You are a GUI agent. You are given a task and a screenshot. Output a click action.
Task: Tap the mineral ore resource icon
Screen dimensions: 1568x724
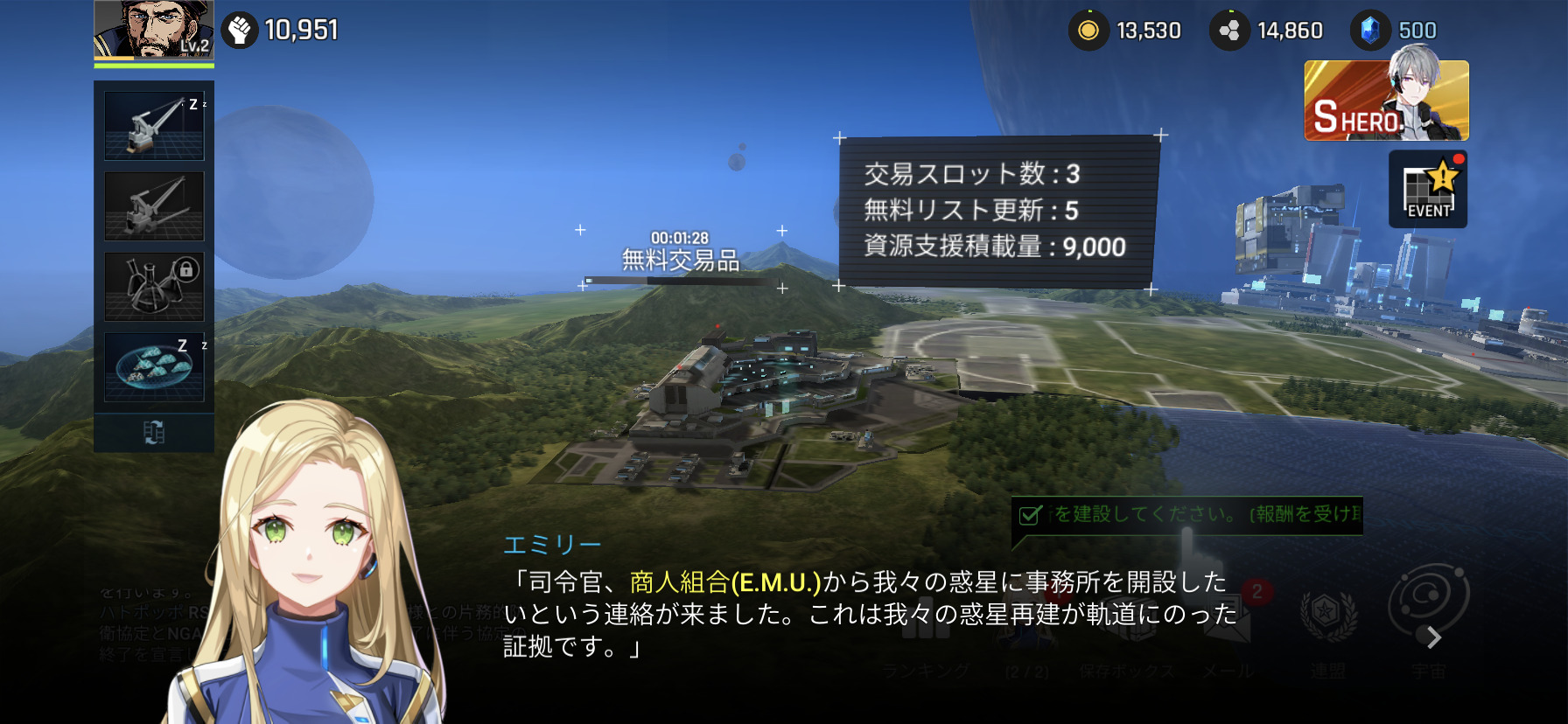(1229, 31)
